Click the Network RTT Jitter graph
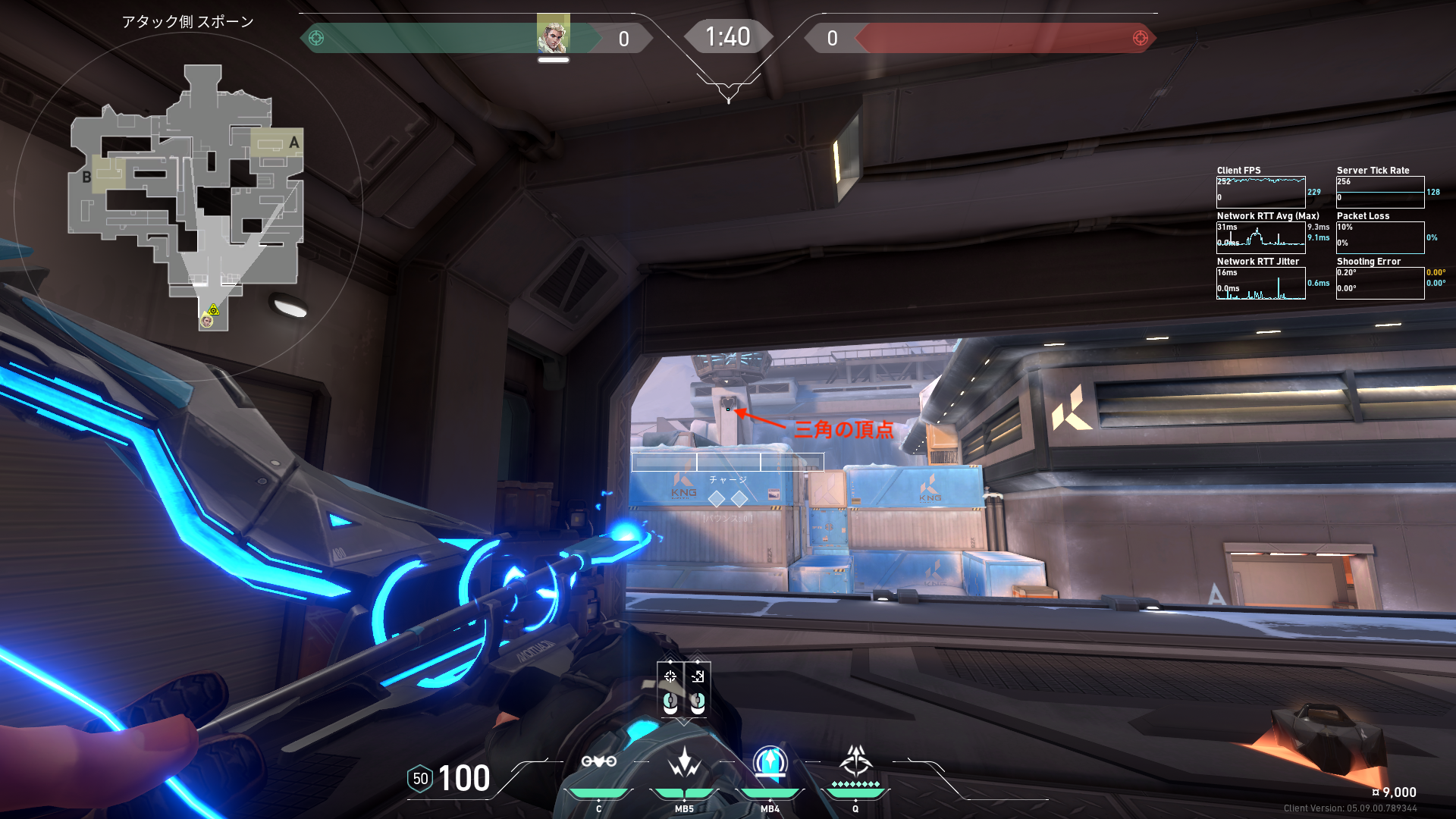The height and width of the screenshot is (819, 1456). [x=1260, y=283]
